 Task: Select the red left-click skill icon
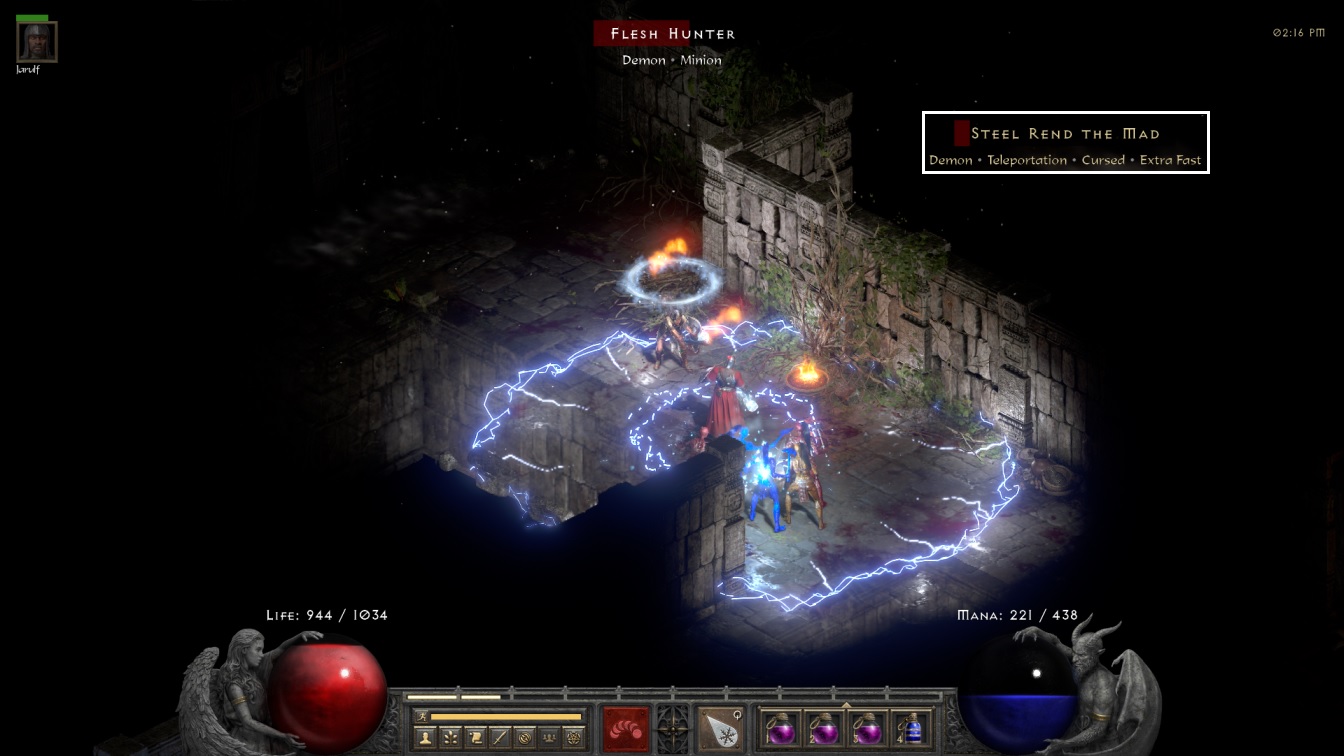[x=626, y=729]
